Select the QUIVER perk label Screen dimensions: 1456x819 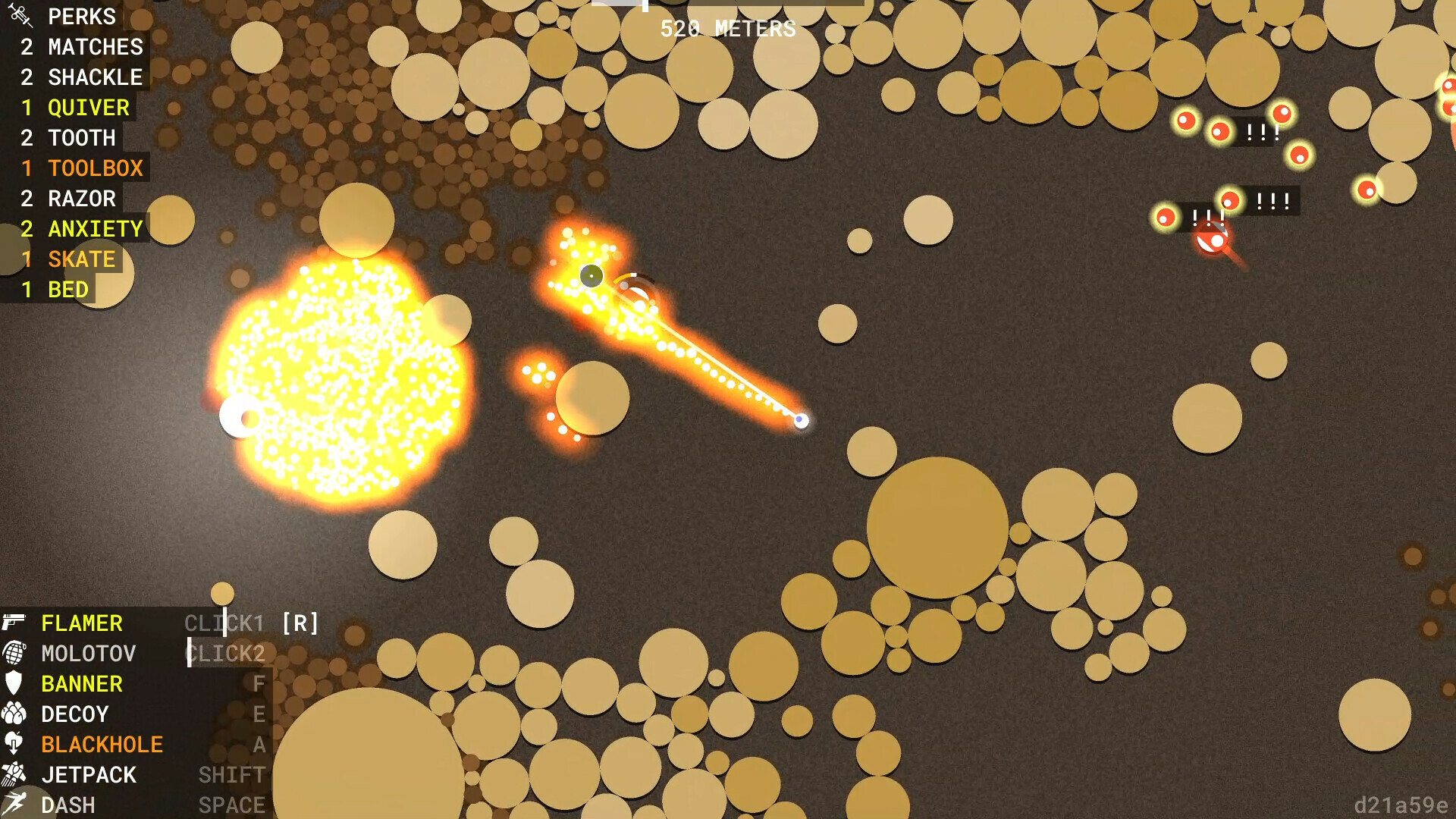88,107
